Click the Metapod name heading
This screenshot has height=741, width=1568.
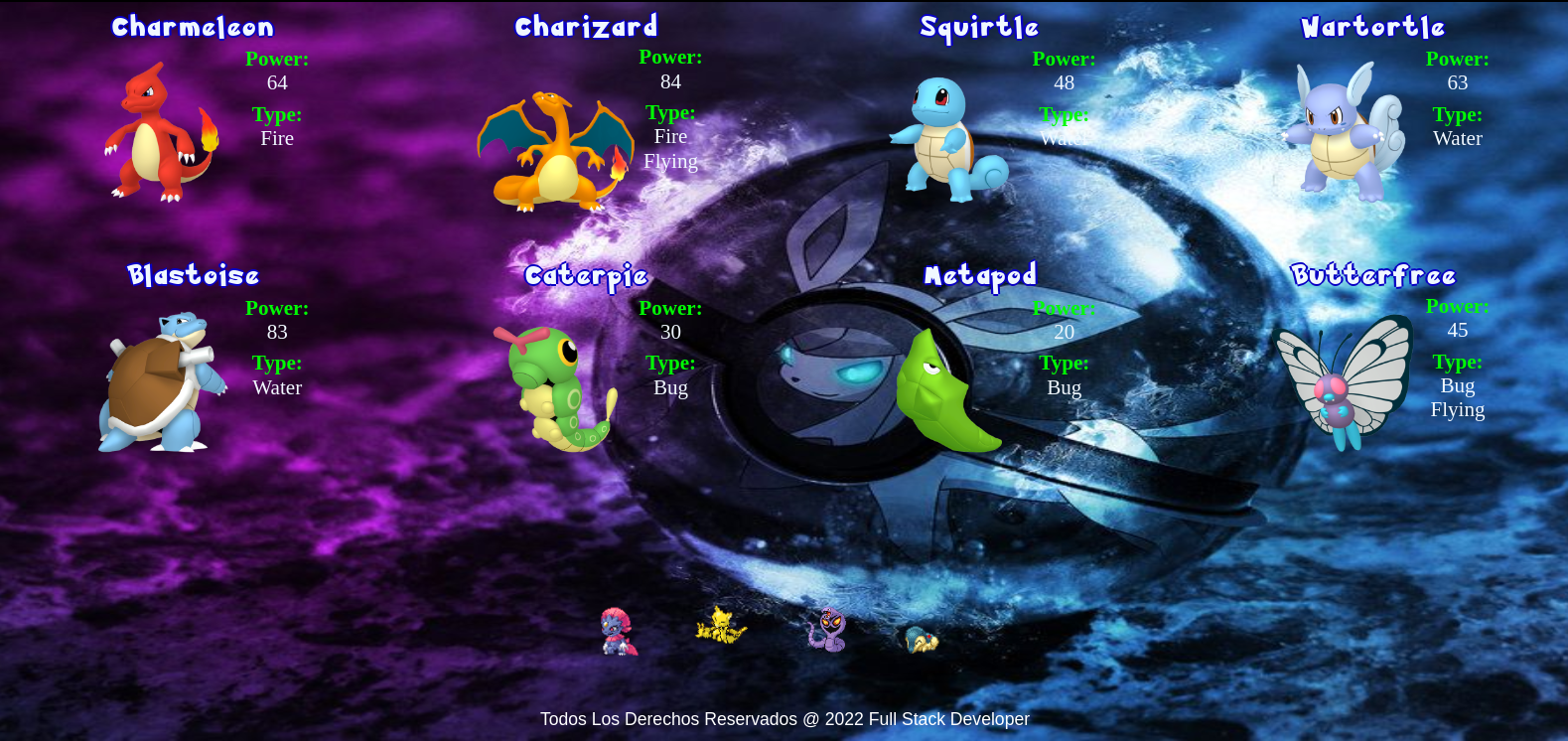(x=979, y=275)
